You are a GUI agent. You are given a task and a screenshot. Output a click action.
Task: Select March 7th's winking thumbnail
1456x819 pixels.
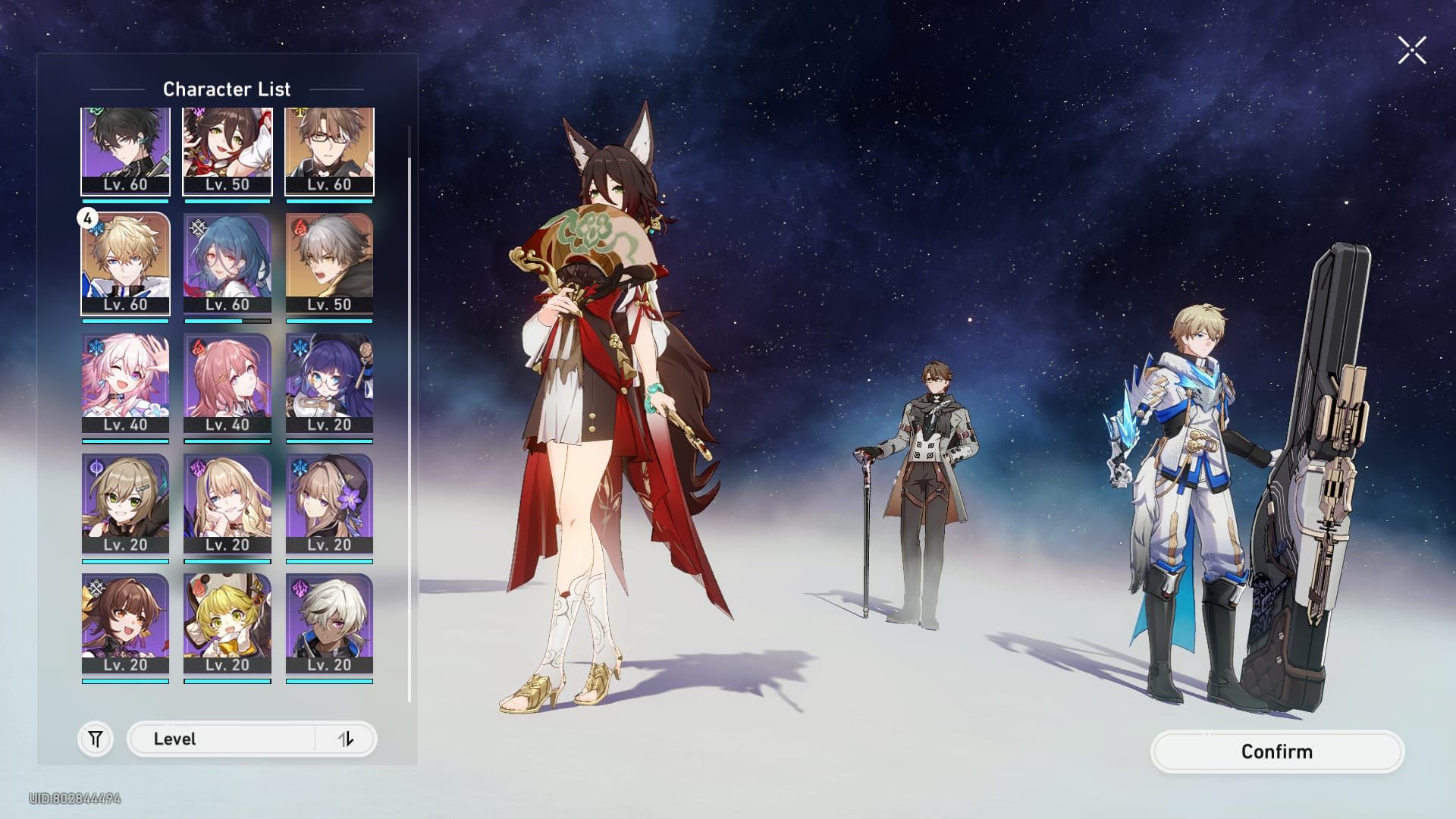coord(125,383)
